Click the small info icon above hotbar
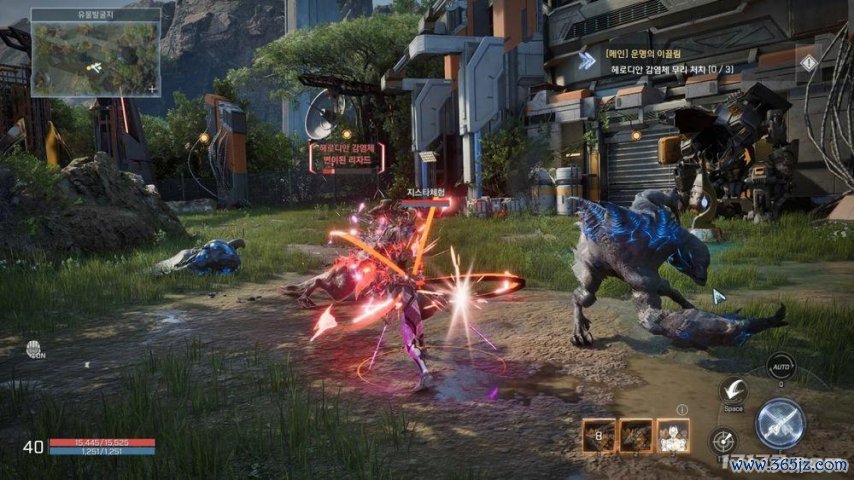This screenshot has height=480, width=854. (x=682, y=409)
